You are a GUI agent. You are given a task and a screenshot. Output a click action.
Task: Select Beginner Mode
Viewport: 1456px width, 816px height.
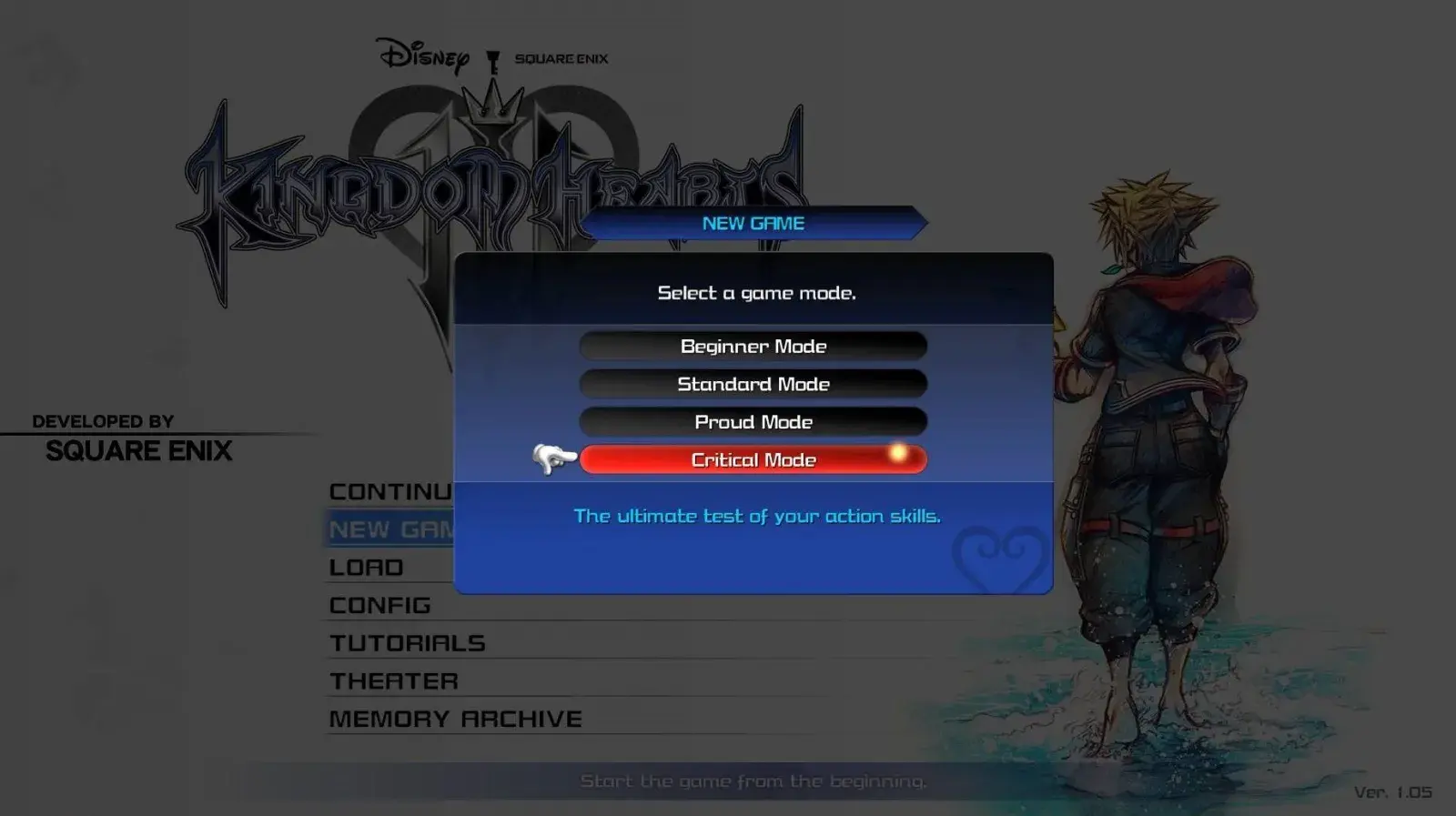tap(753, 347)
